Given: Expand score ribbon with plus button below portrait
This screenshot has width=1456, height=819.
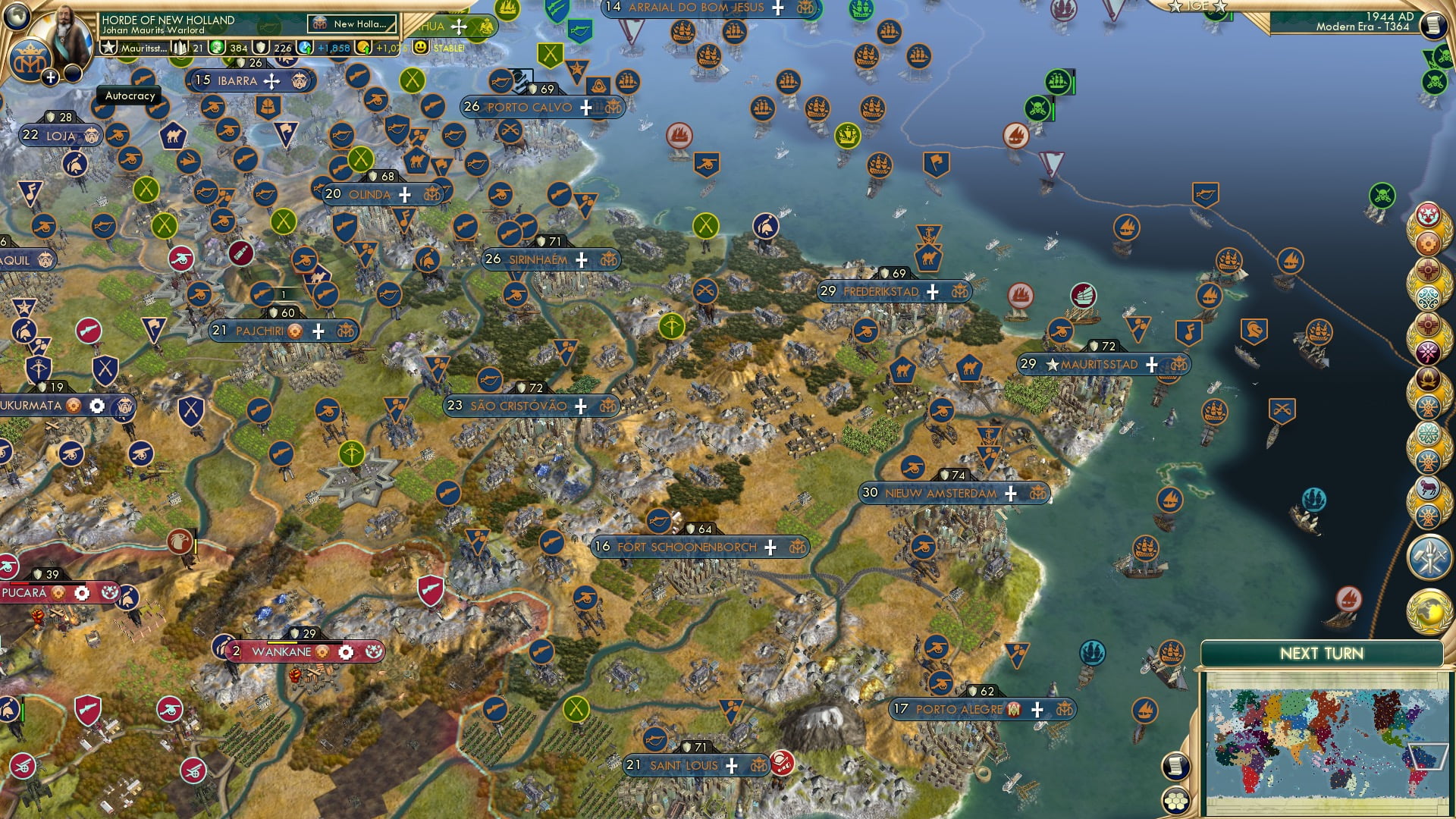Looking at the screenshot, I should click(x=49, y=76).
